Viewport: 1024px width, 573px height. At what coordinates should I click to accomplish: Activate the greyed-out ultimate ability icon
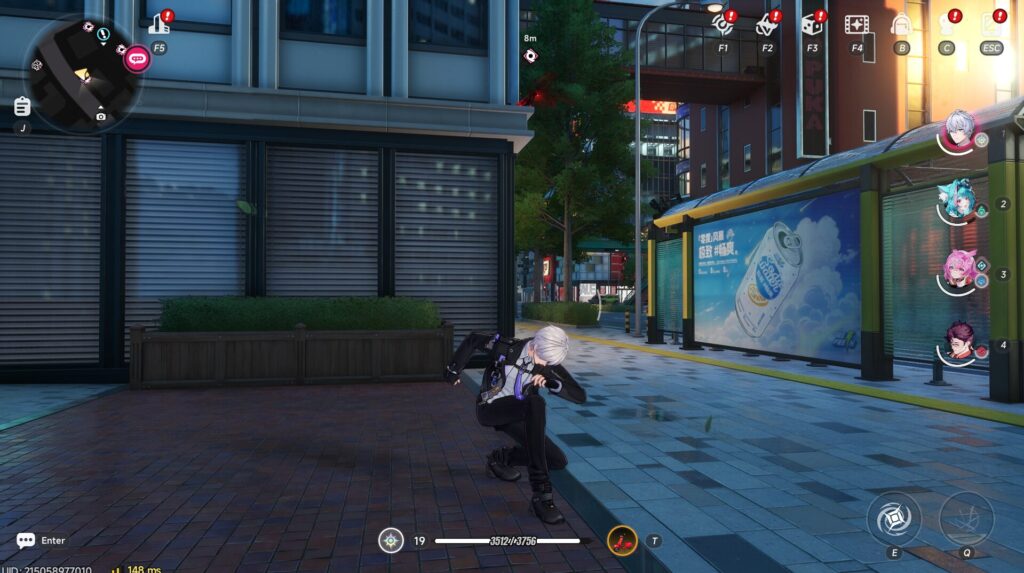click(x=965, y=518)
